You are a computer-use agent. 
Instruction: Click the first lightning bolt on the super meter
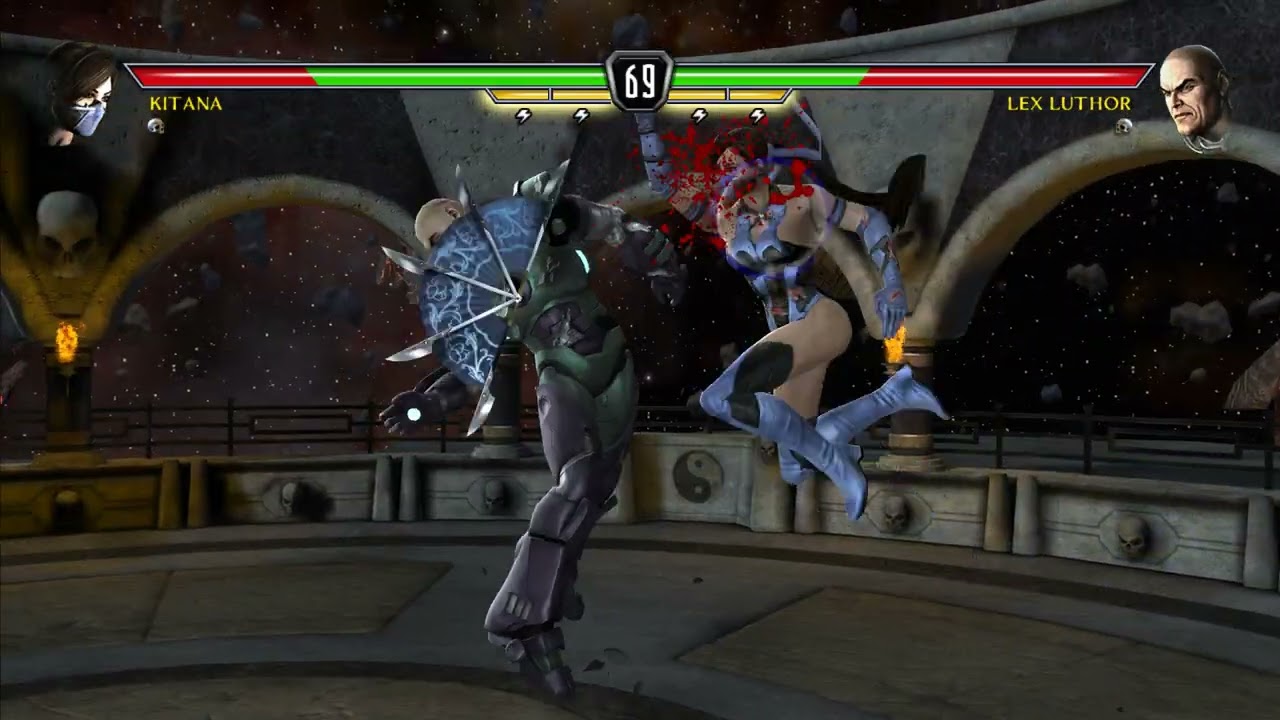pos(521,114)
